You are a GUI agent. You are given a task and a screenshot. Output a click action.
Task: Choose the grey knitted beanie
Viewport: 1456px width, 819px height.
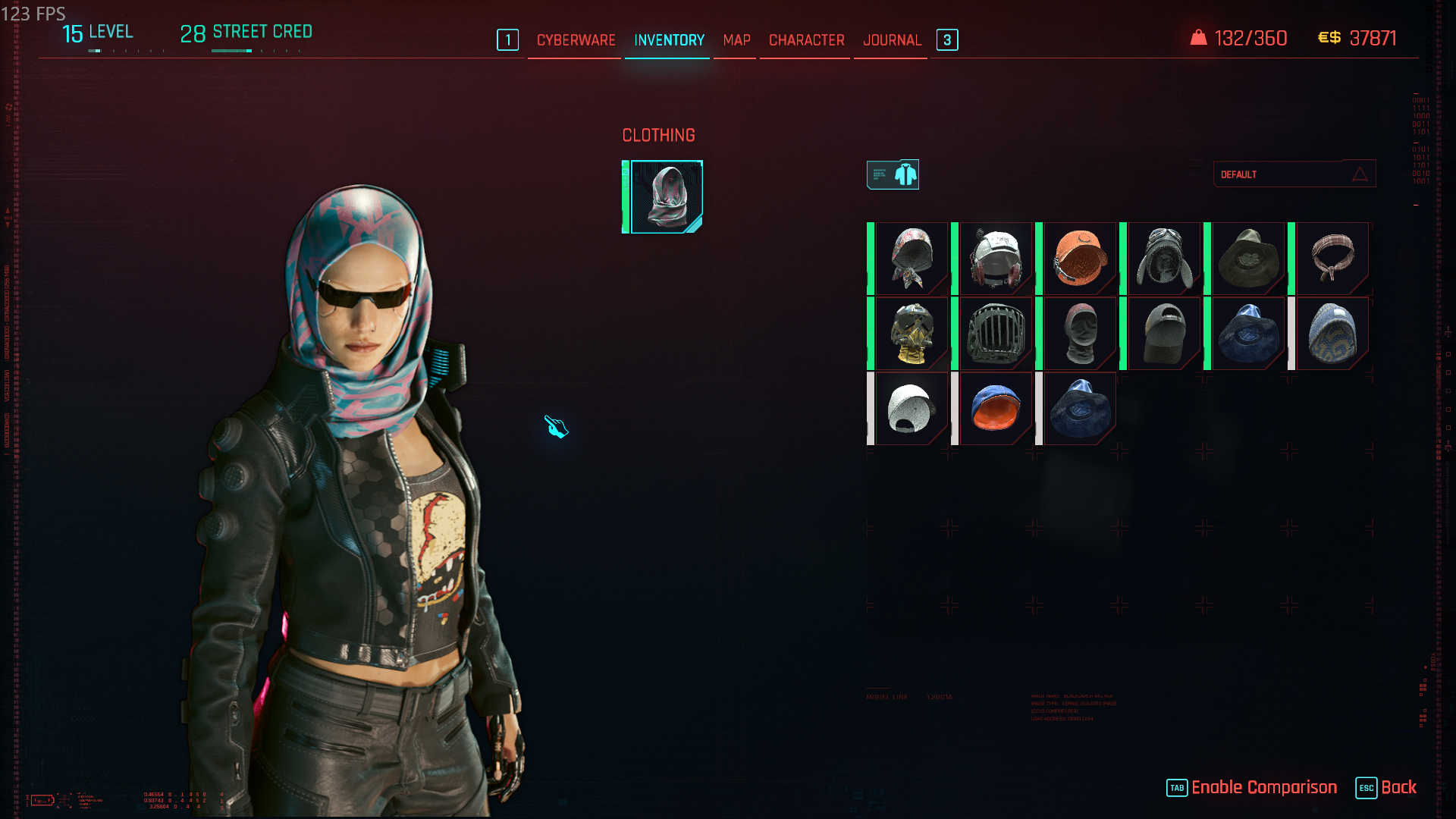point(1332,334)
